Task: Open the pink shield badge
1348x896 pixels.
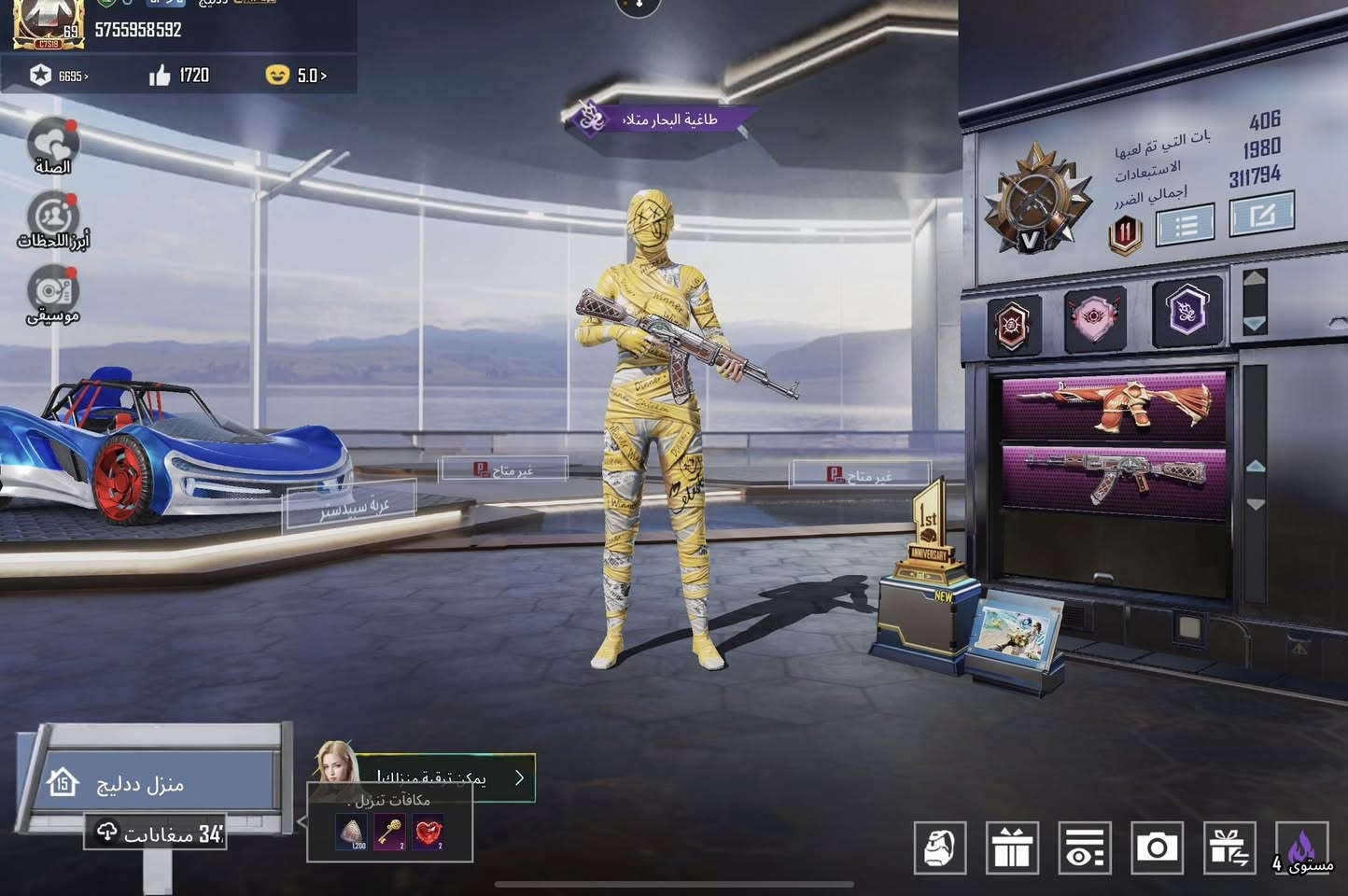Action: [x=1095, y=318]
